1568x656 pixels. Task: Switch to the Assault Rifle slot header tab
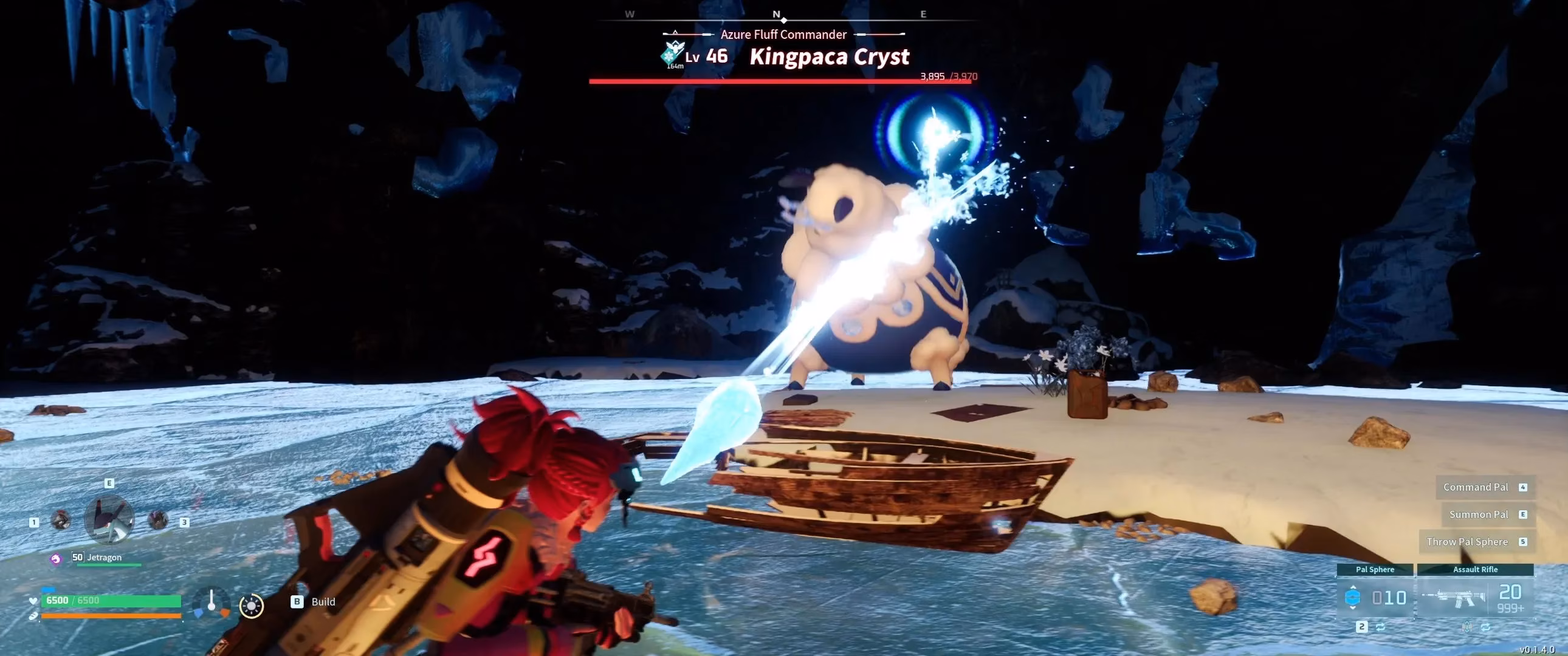[x=1476, y=570]
